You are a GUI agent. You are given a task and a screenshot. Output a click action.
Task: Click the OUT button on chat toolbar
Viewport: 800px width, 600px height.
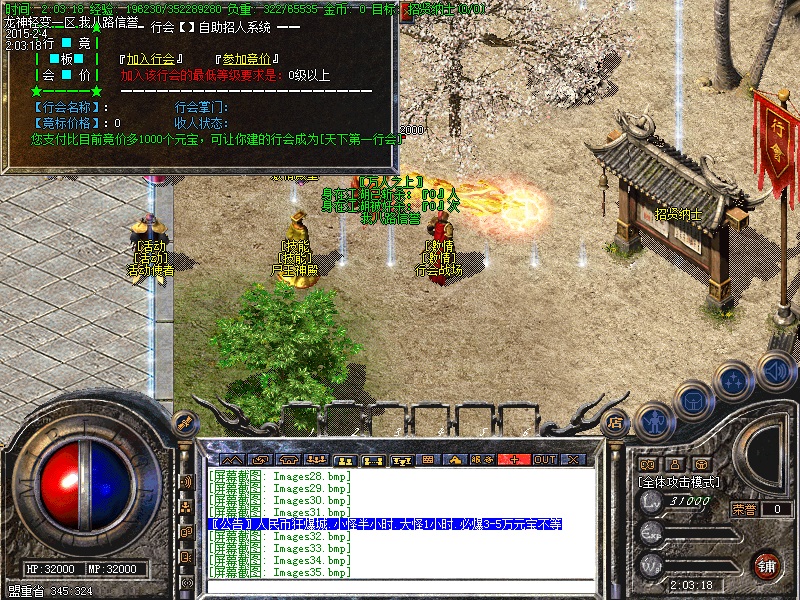[544, 459]
